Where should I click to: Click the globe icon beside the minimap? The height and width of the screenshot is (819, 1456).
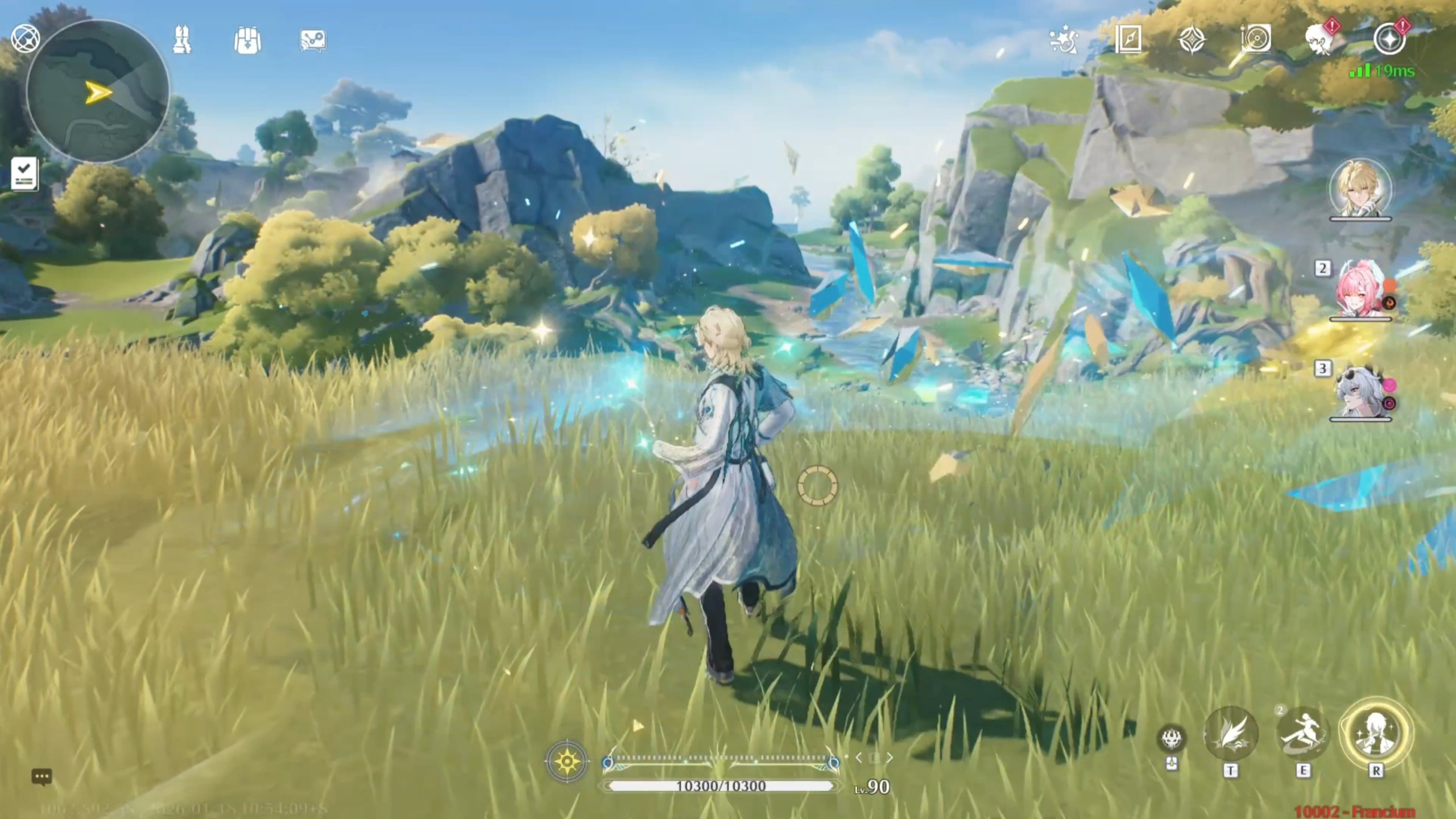click(x=25, y=39)
